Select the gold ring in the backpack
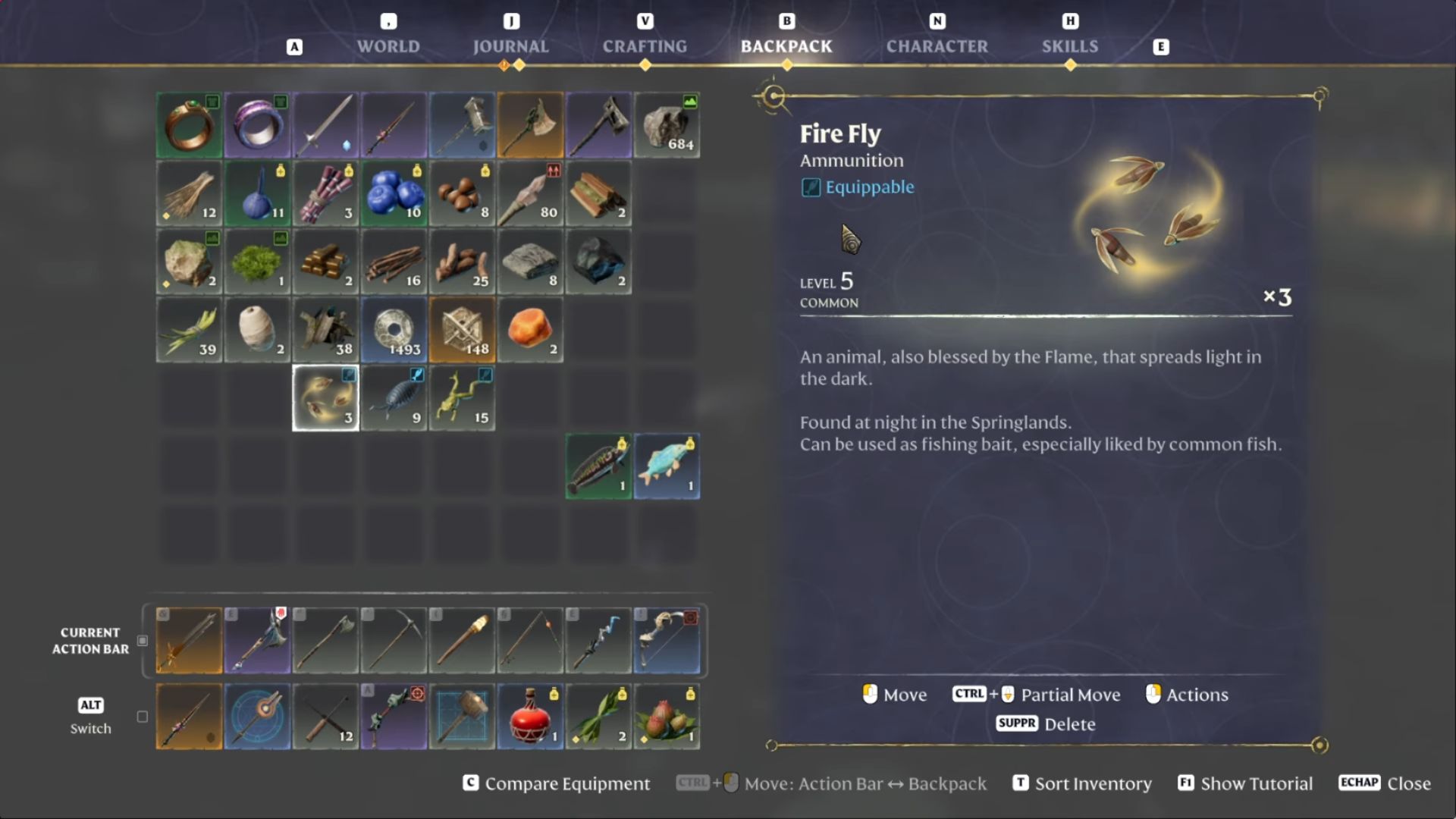Image resolution: width=1456 pixels, height=819 pixels. [x=189, y=125]
